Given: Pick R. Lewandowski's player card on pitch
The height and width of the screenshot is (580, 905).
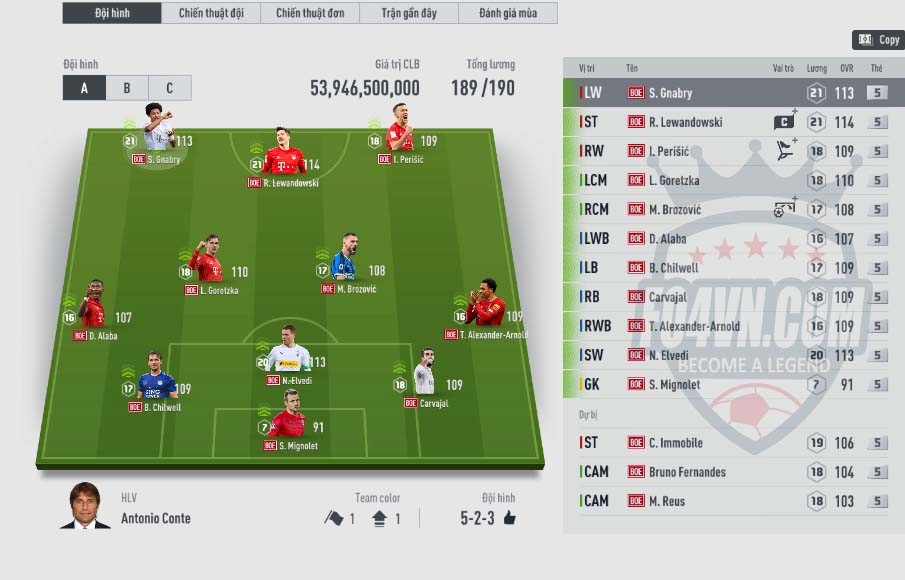Looking at the screenshot, I should pyautogui.click(x=283, y=153).
